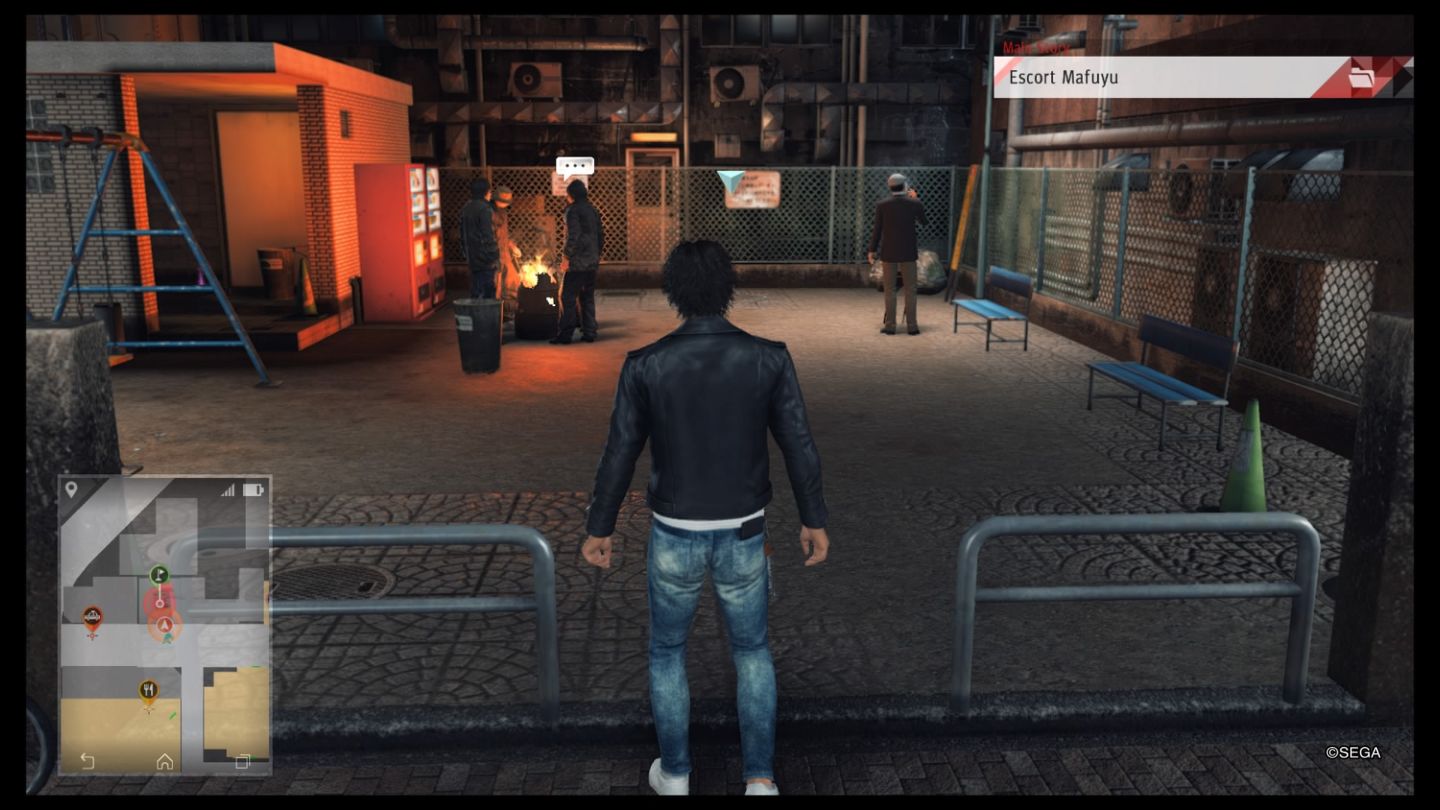Click the taxi stand marker on the minimap
This screenshot has height=810, width=1440.
(92, 617)
